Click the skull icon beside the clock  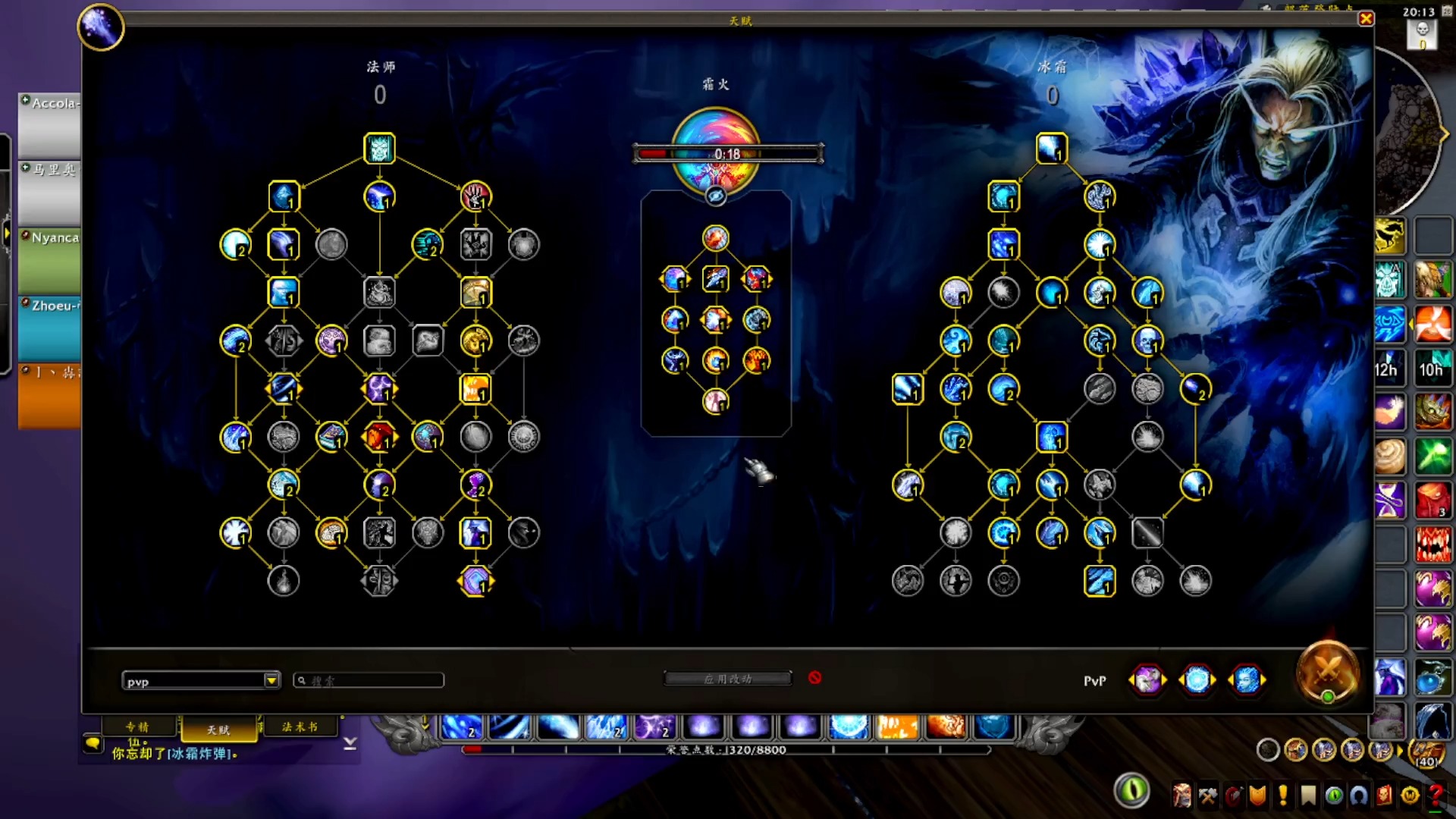click(1422, 30)
